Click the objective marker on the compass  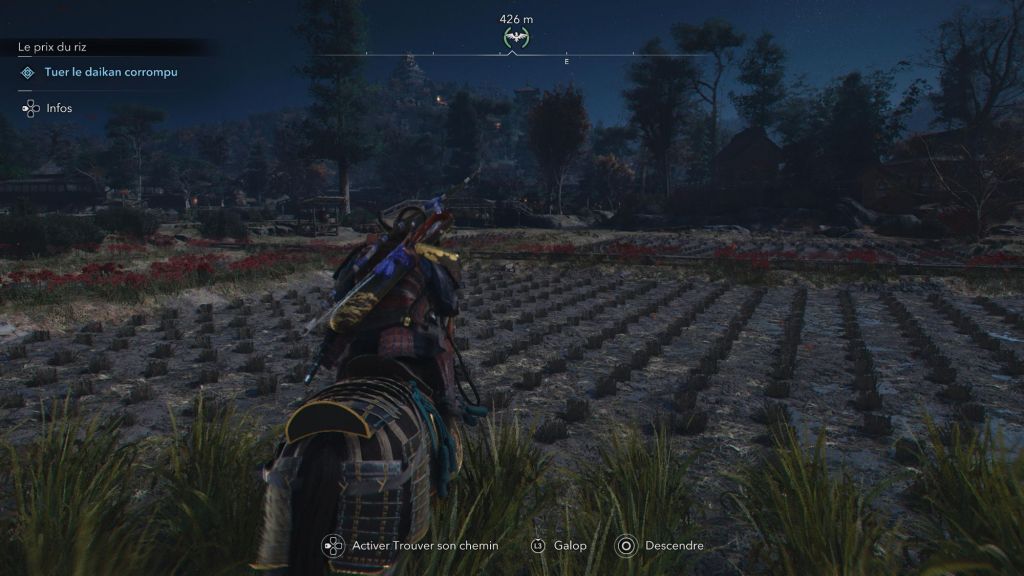point(516,38)
